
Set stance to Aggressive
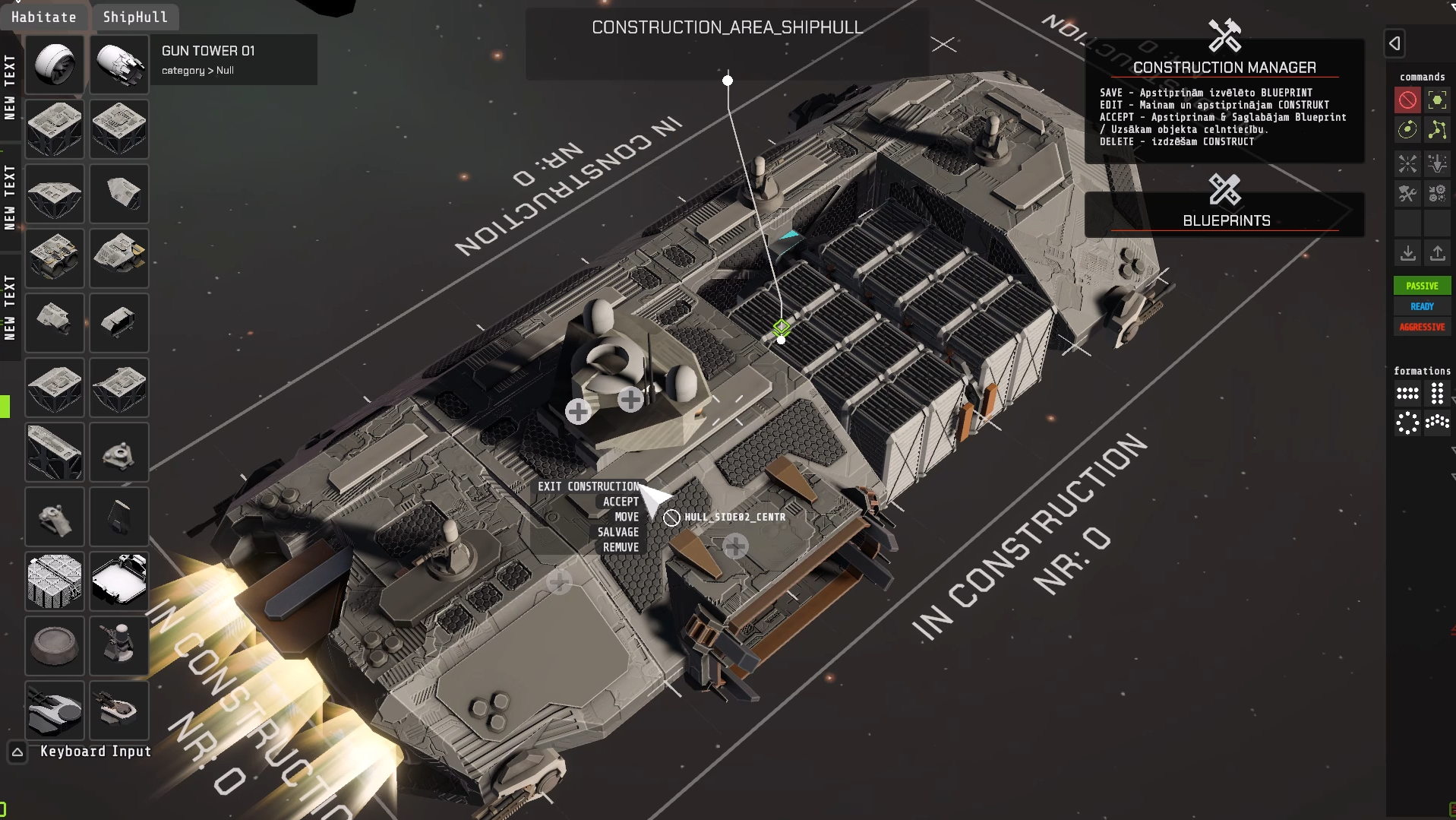(x=1422, y=327)
